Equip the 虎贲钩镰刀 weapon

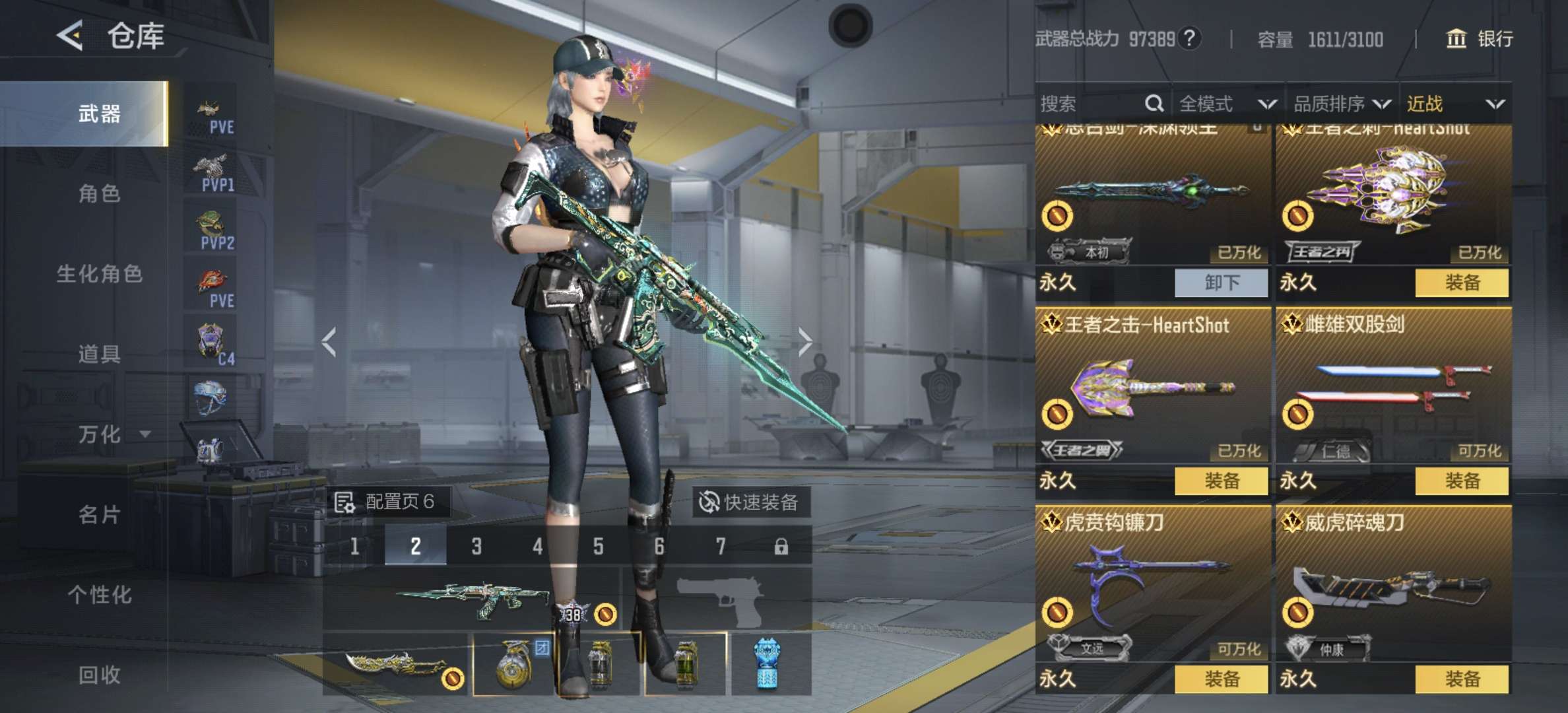[1221, 679]
